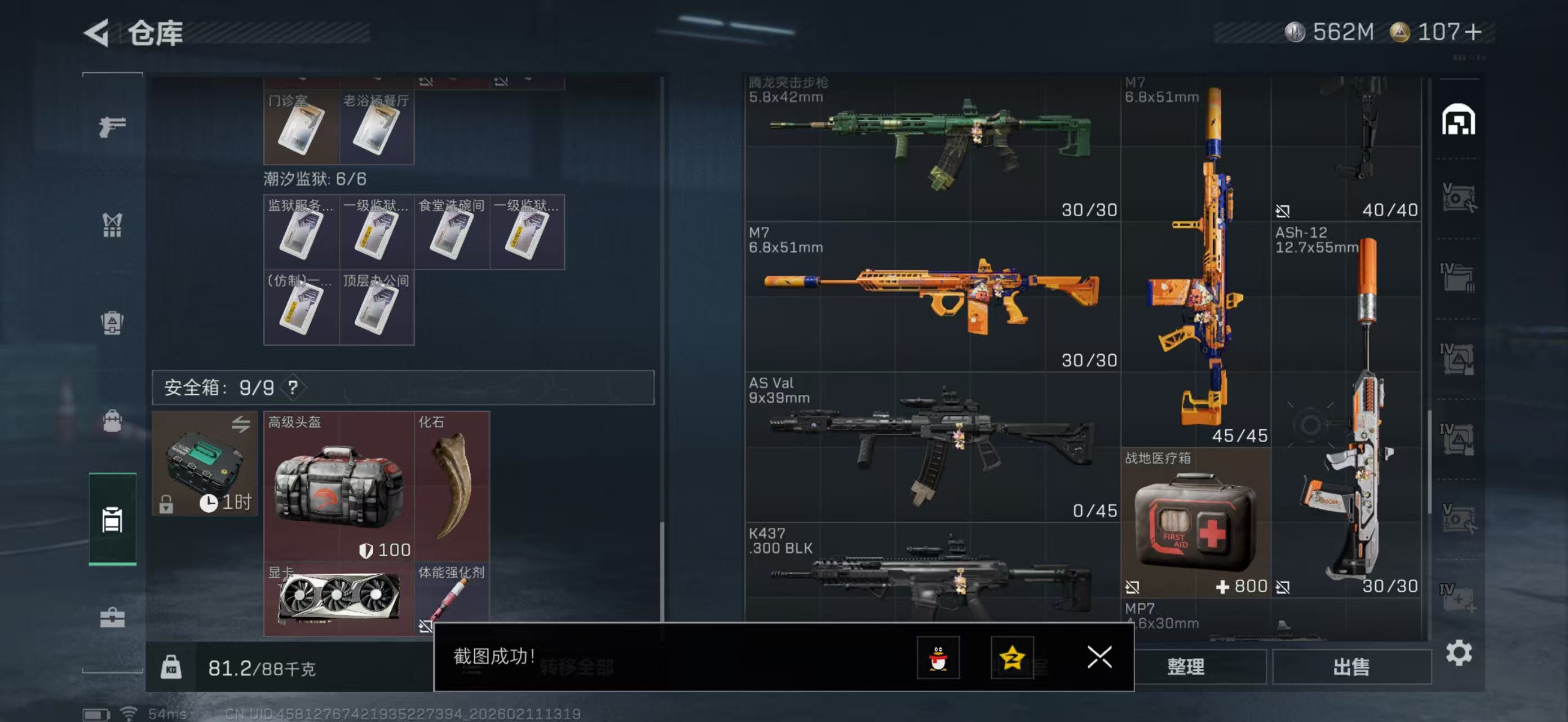Share the screenshot to QQ
This screenshot has height=722, width=1568.
pos(938,658)
